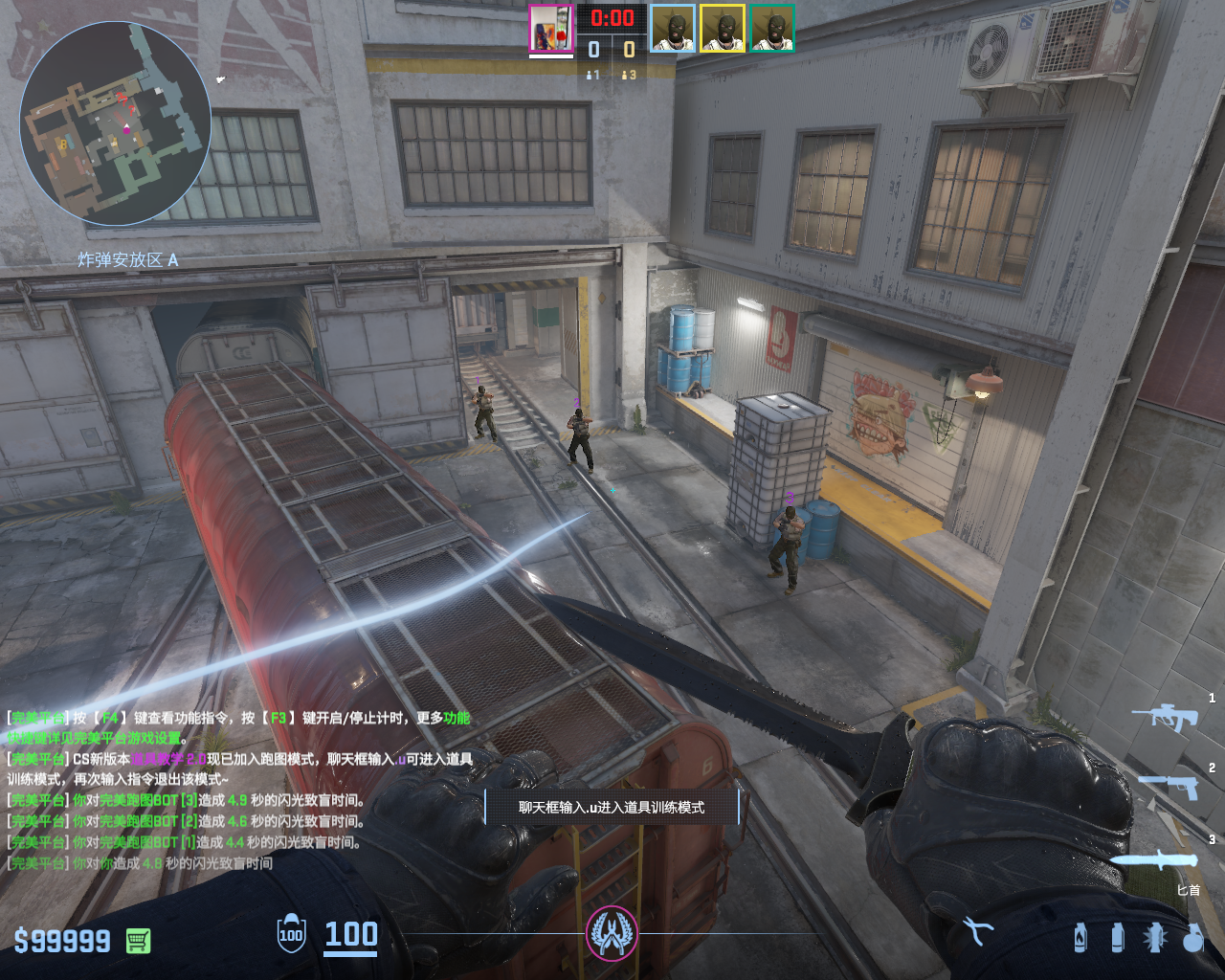Select the pink-framed player avatar
1225x980 pixels.
tap(550, 29)
